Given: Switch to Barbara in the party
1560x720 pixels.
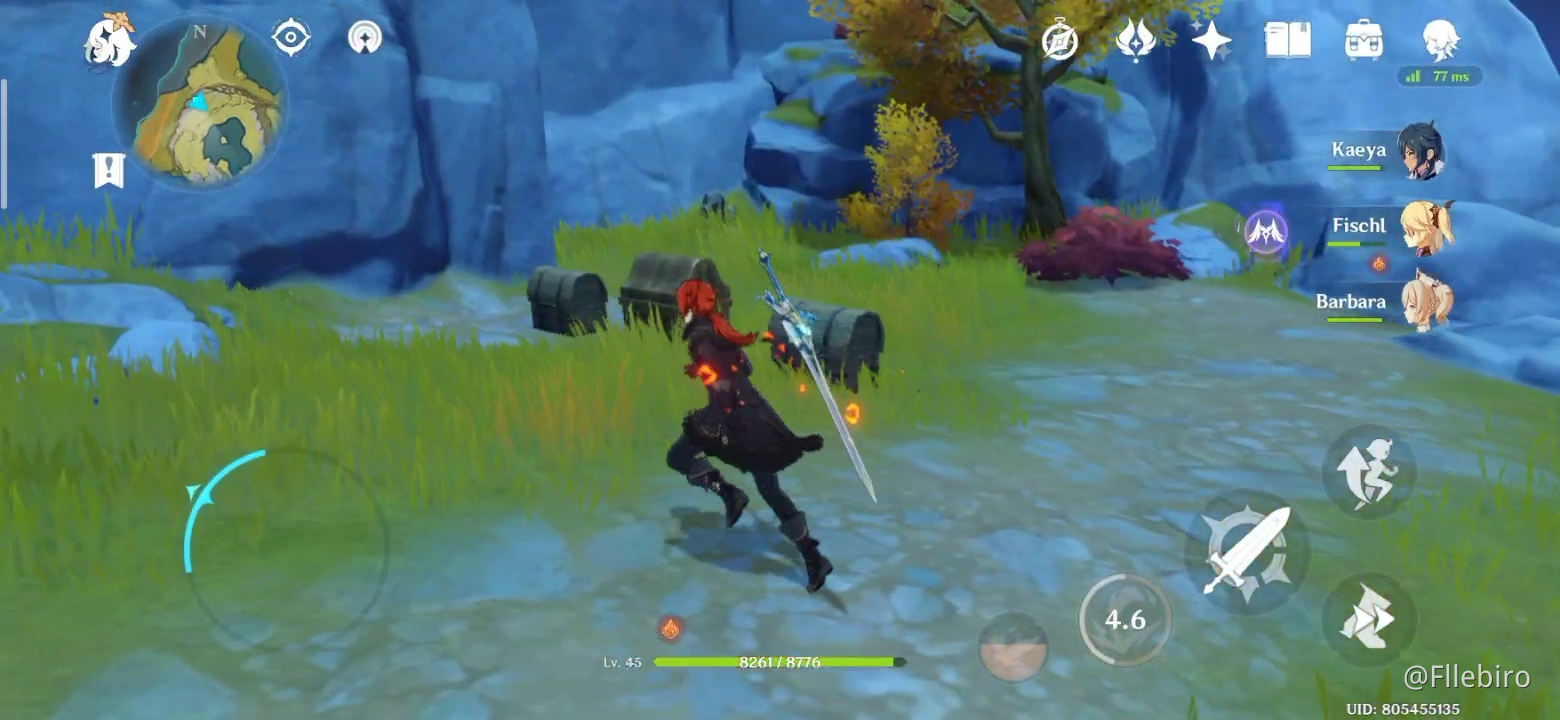Looking at the screenshot, I should click(x=1425, y=302).
